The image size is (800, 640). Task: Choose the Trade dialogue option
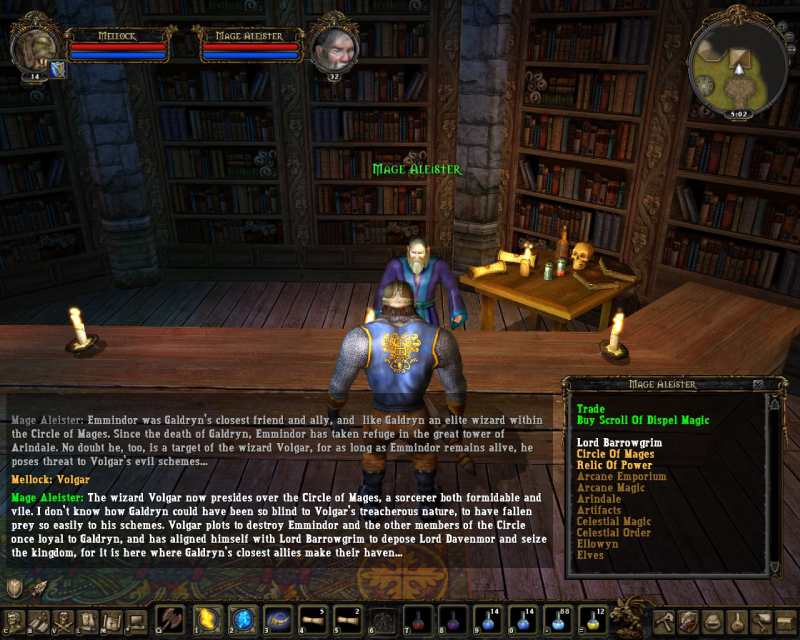(589, 408)
